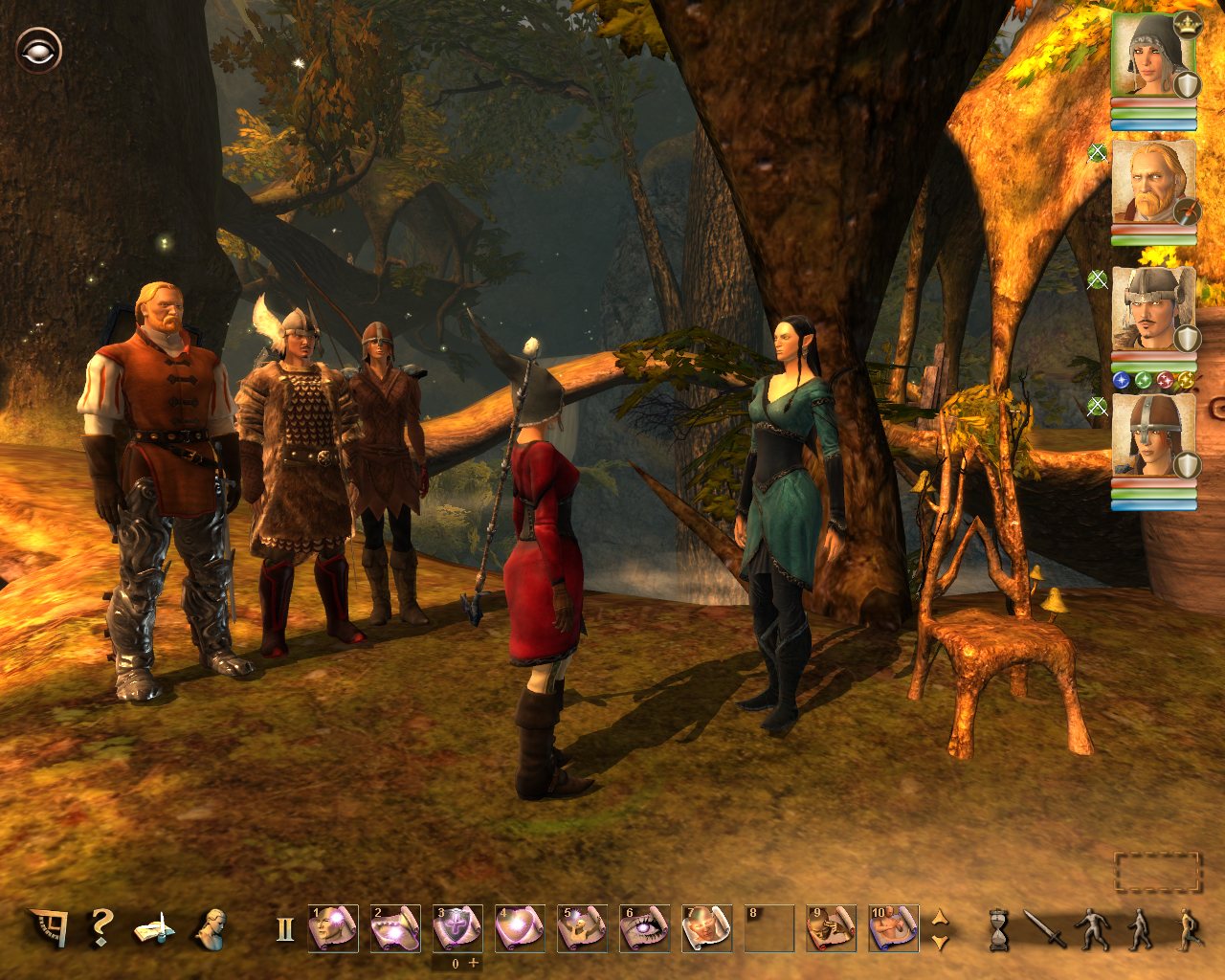Viewport: 1225px width, 980px height.
Task: Toggle the sword attack mode icon
Action: coord(1044,928)
